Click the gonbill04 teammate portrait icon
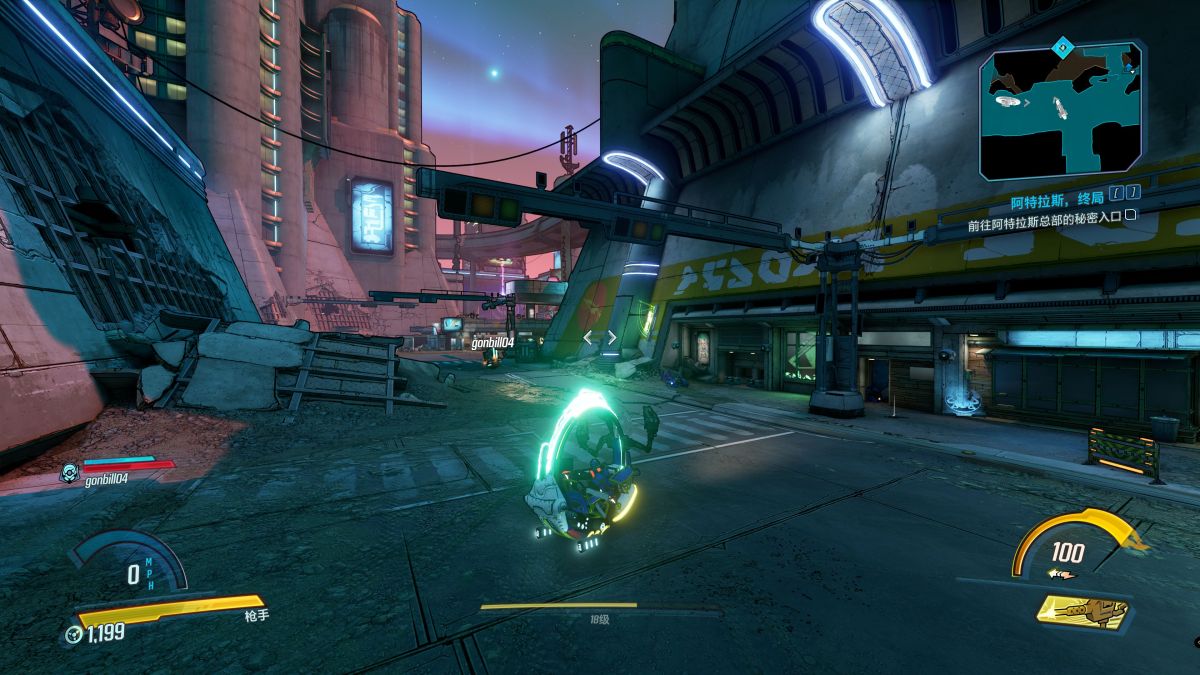Image resolution: width=1200 pixels, height=675 pixels. coord(69,472)
